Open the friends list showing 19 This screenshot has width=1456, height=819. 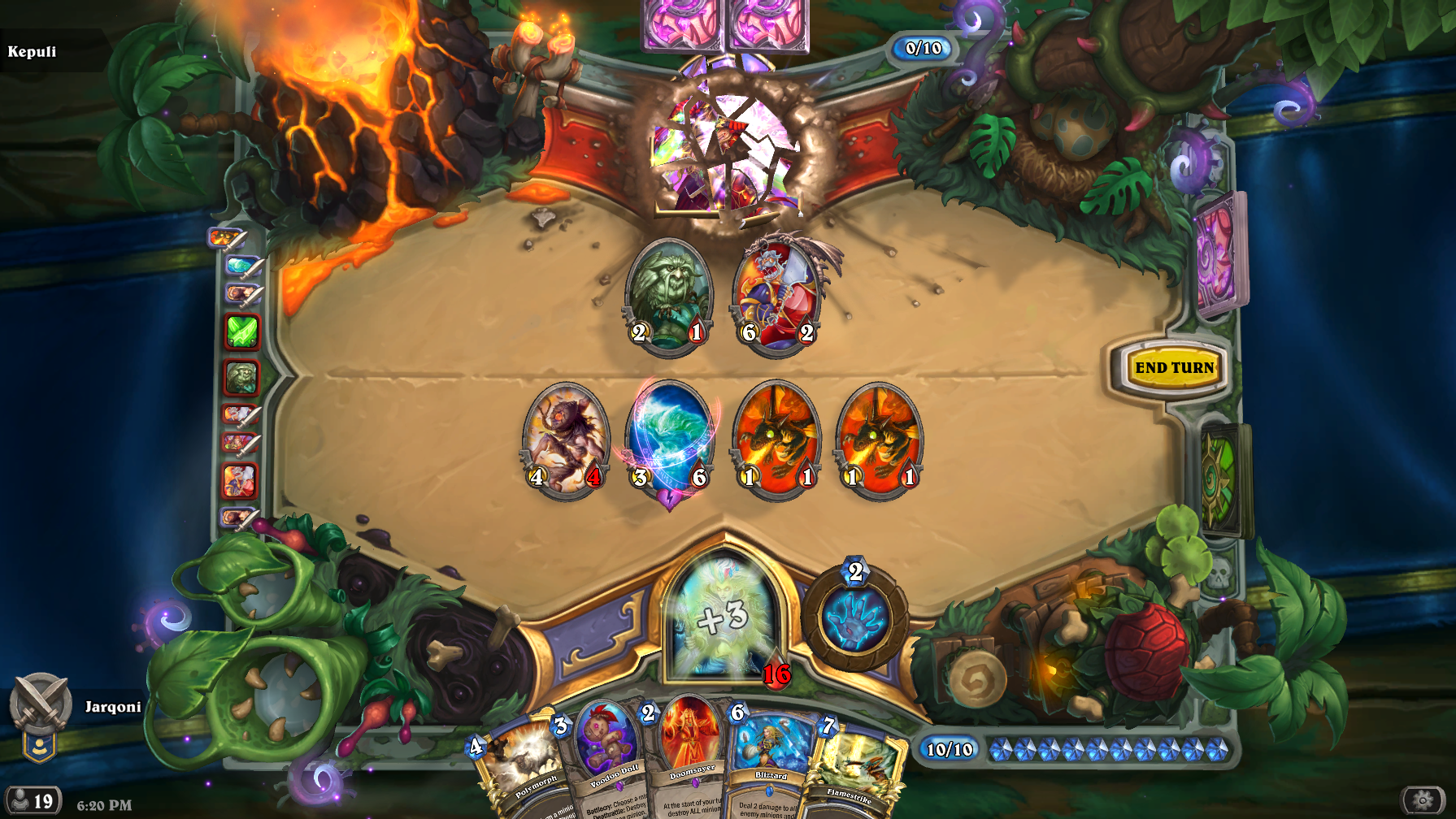[31, 801]
